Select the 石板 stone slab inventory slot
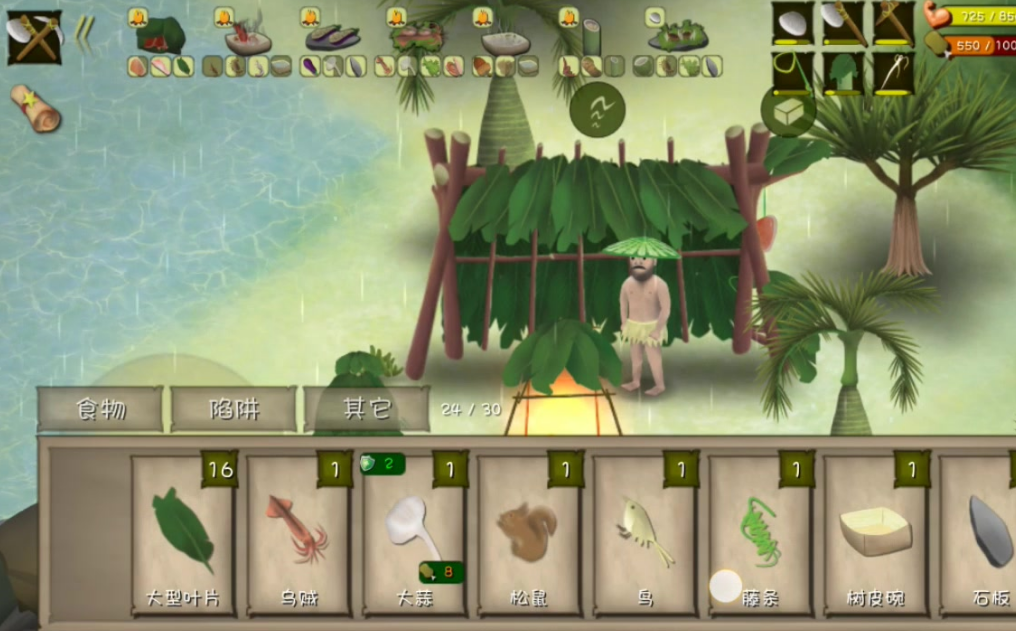1016x631 pixels. (x=985, y=535)
